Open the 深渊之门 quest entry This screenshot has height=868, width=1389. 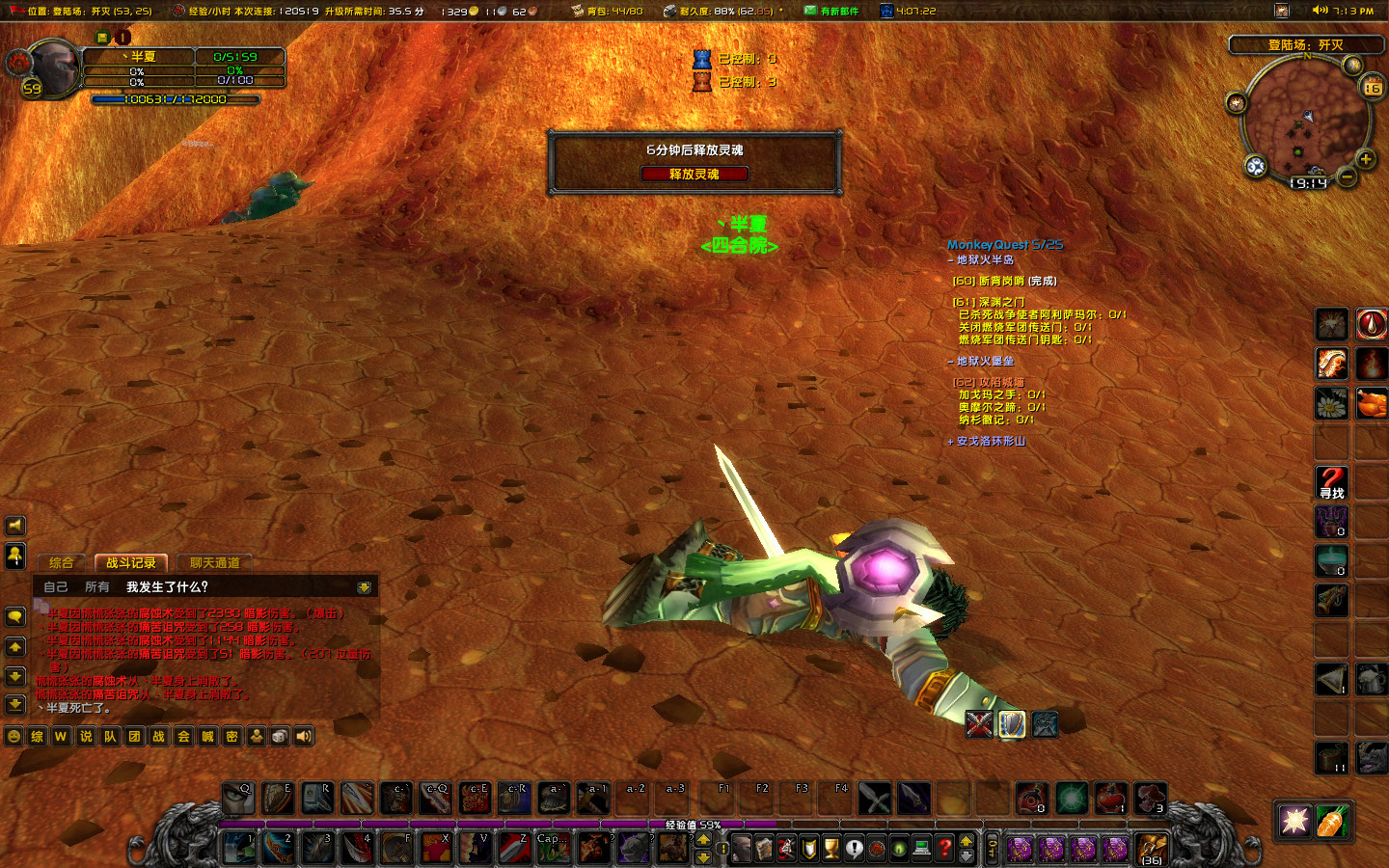click(x=989, y=302)
